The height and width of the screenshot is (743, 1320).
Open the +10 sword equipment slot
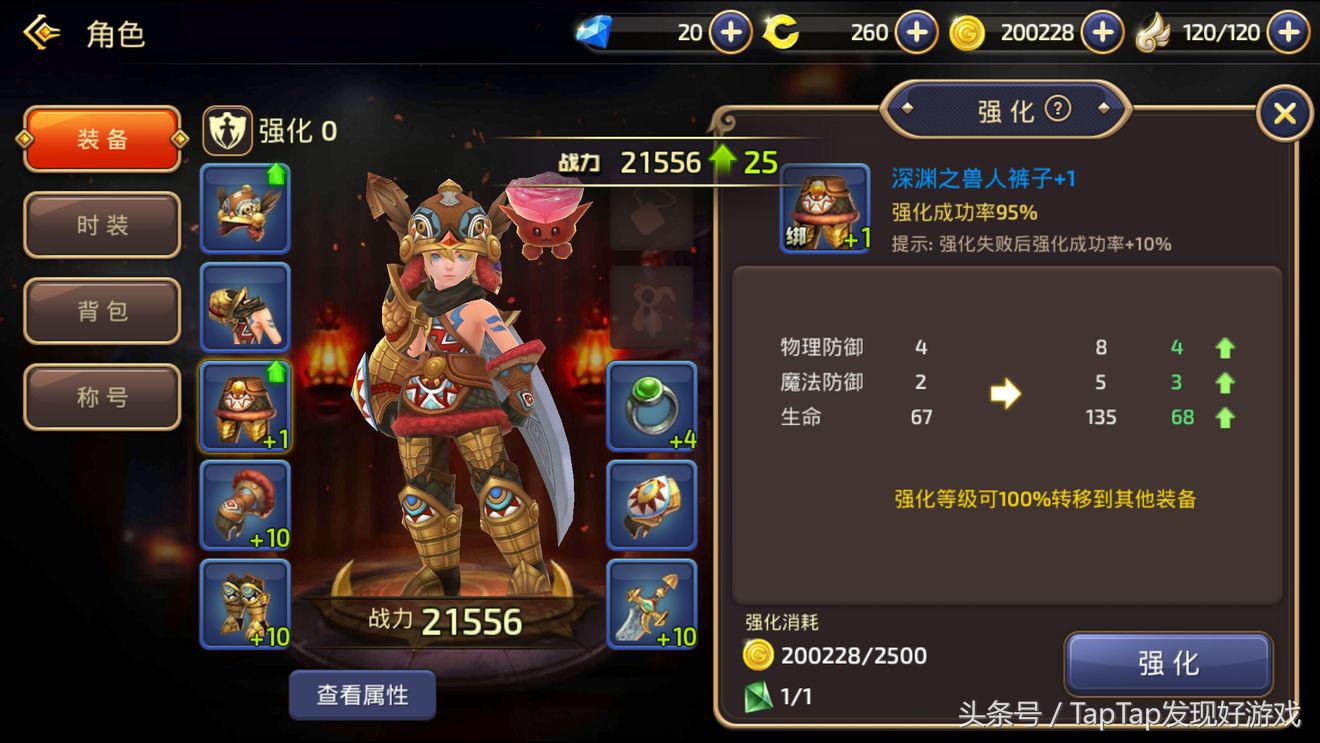tap(651, 603)
